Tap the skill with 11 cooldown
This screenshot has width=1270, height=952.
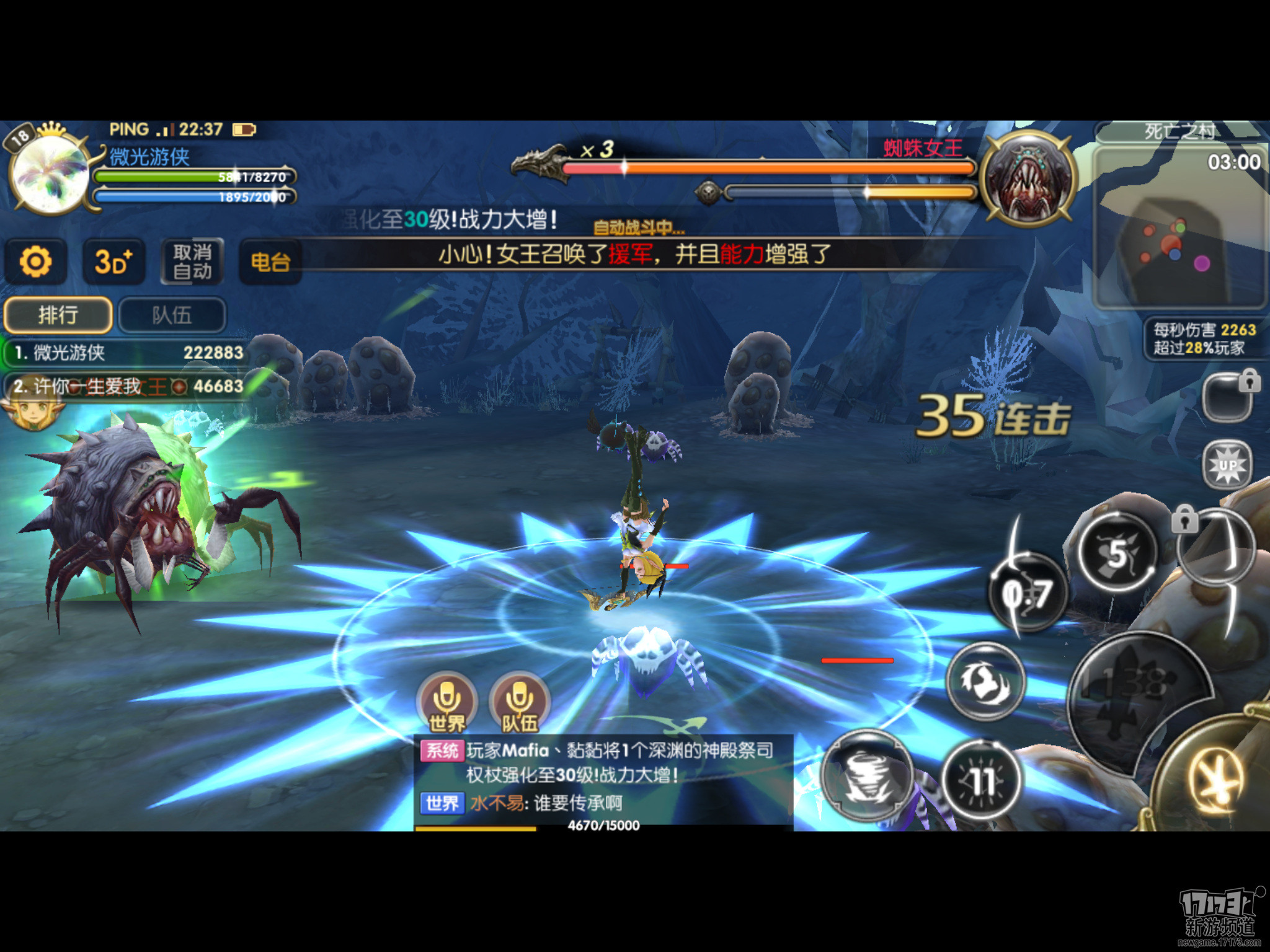click(982, 781)
